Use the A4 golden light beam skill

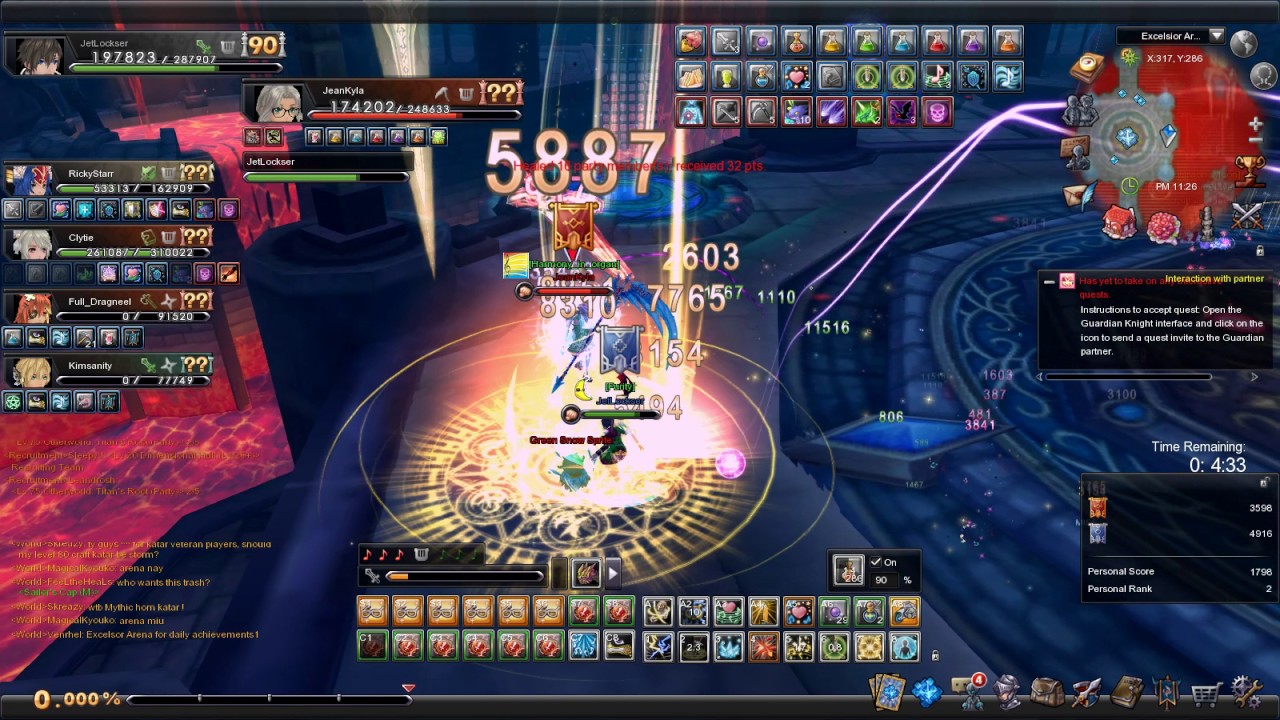pyautogui.click(x=764, y=611)
